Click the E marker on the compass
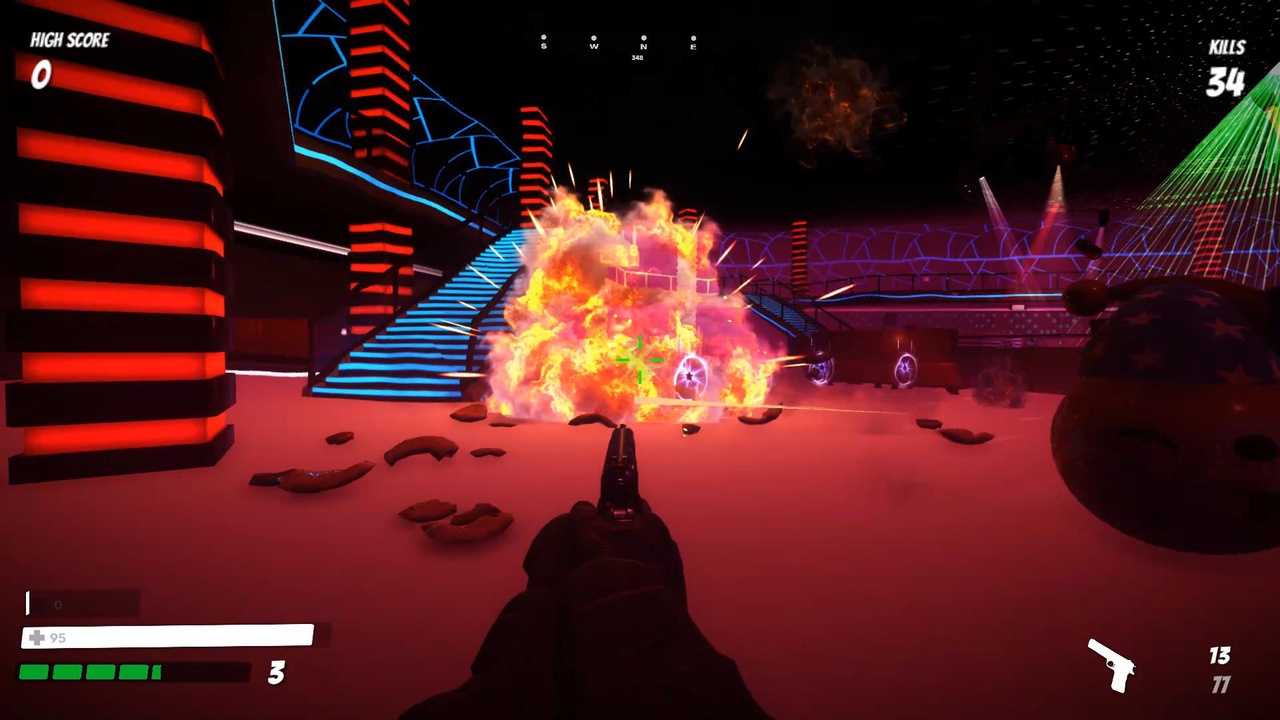Screen dimensions: 1280x720 click(693, 46)
